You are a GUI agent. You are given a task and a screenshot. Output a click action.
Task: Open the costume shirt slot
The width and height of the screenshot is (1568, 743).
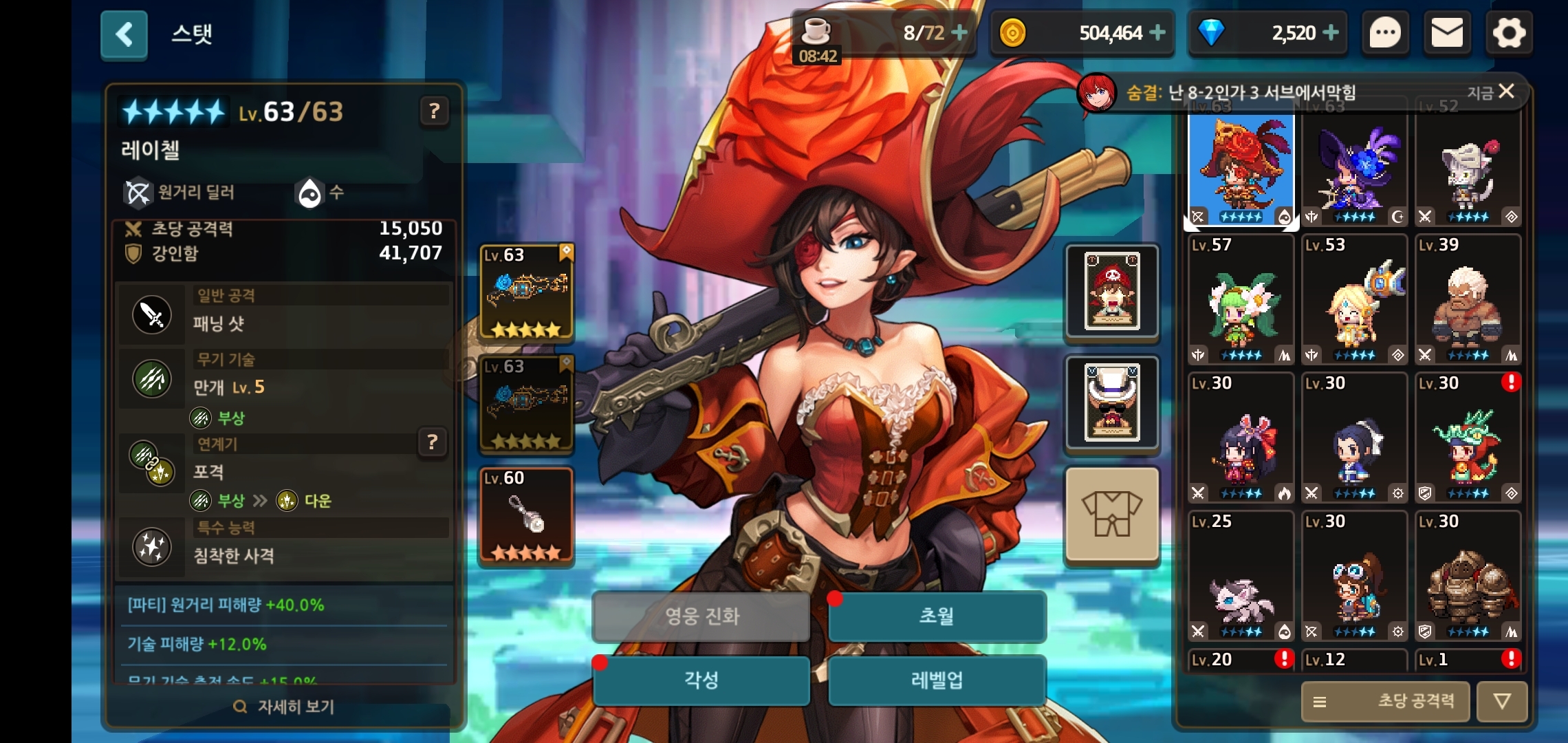click(x=1112, y=515)
